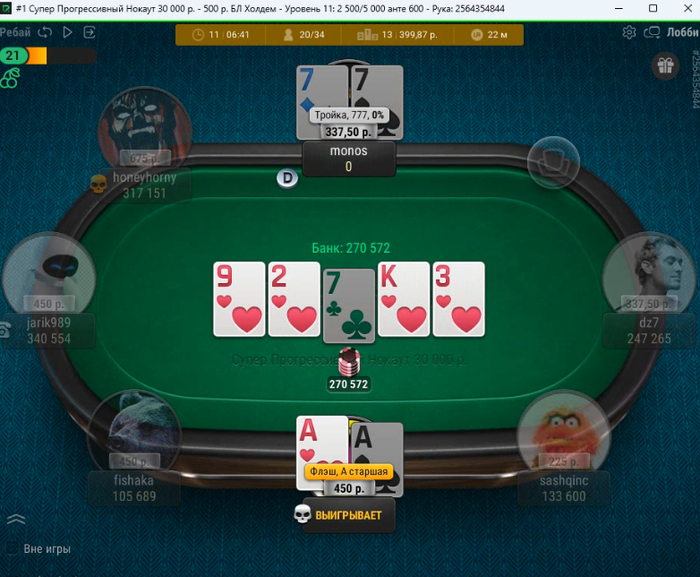Open the gift box icon
700x577 pixels.
(x=664, y=67)
